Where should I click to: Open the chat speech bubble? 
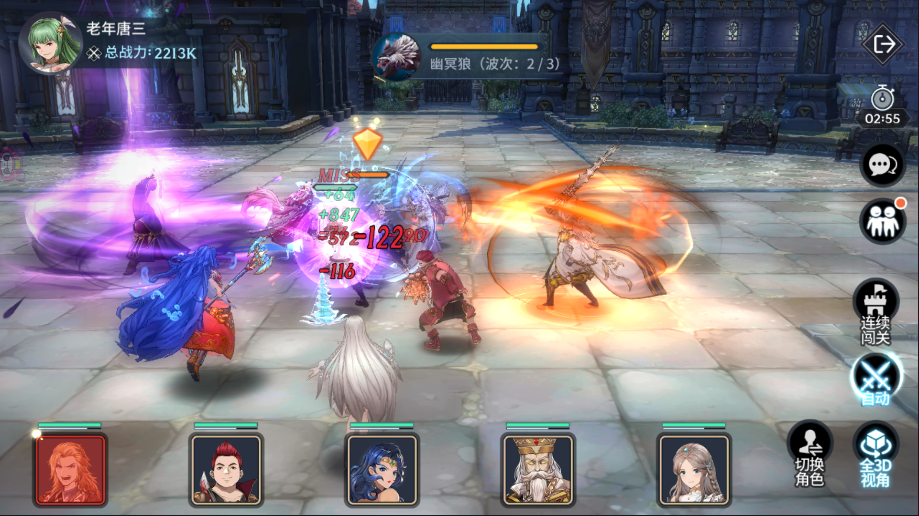tap(881, 164)
